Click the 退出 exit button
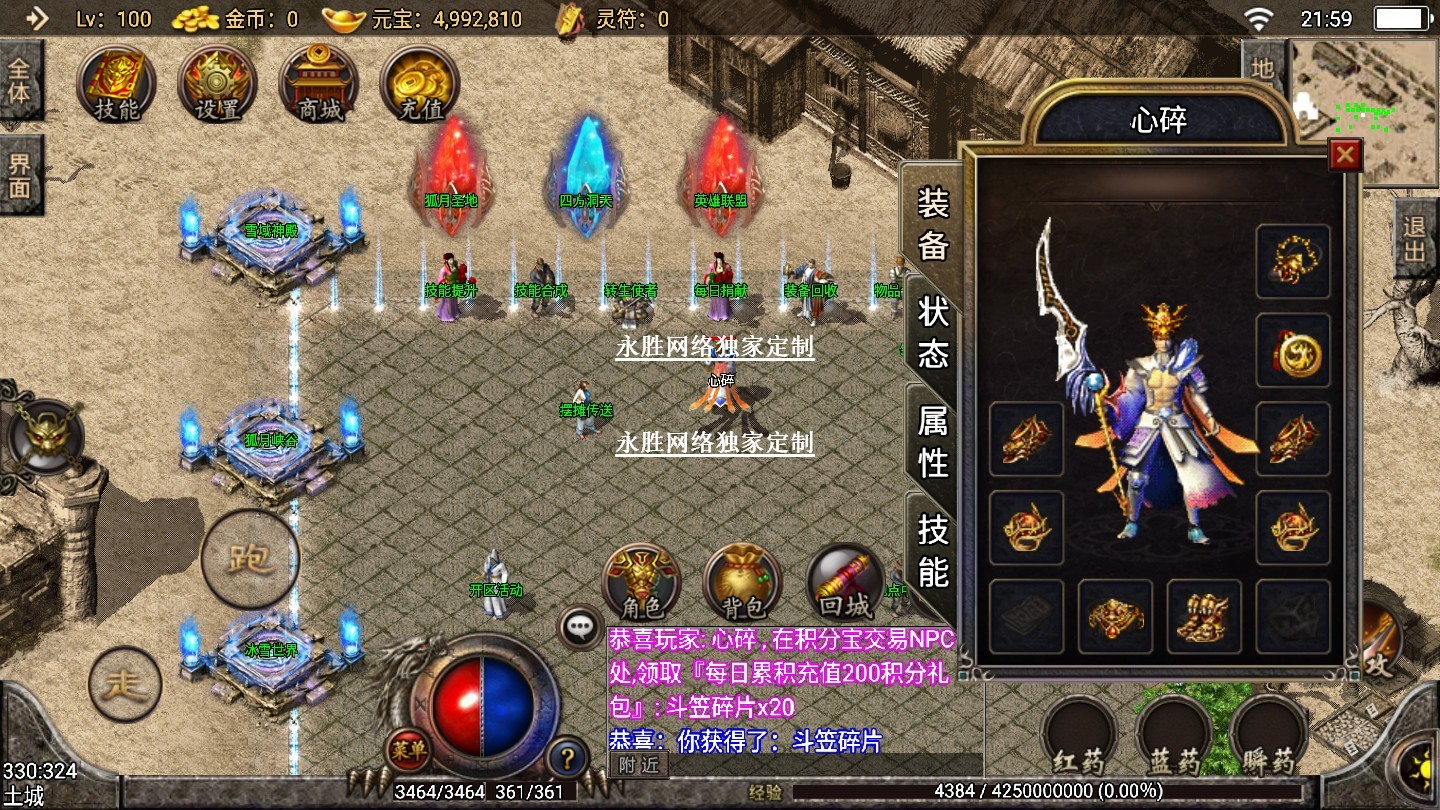 click(x=1415, y=238)
